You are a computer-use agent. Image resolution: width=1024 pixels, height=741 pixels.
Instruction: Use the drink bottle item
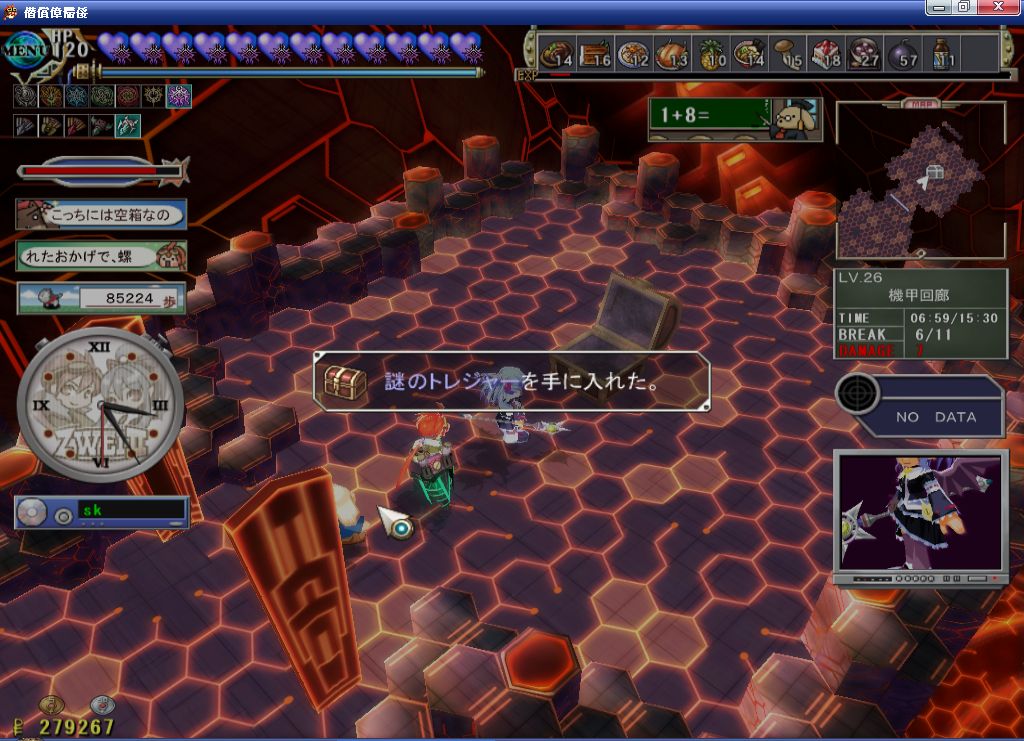pyautogui.click(x=942, y=53)
